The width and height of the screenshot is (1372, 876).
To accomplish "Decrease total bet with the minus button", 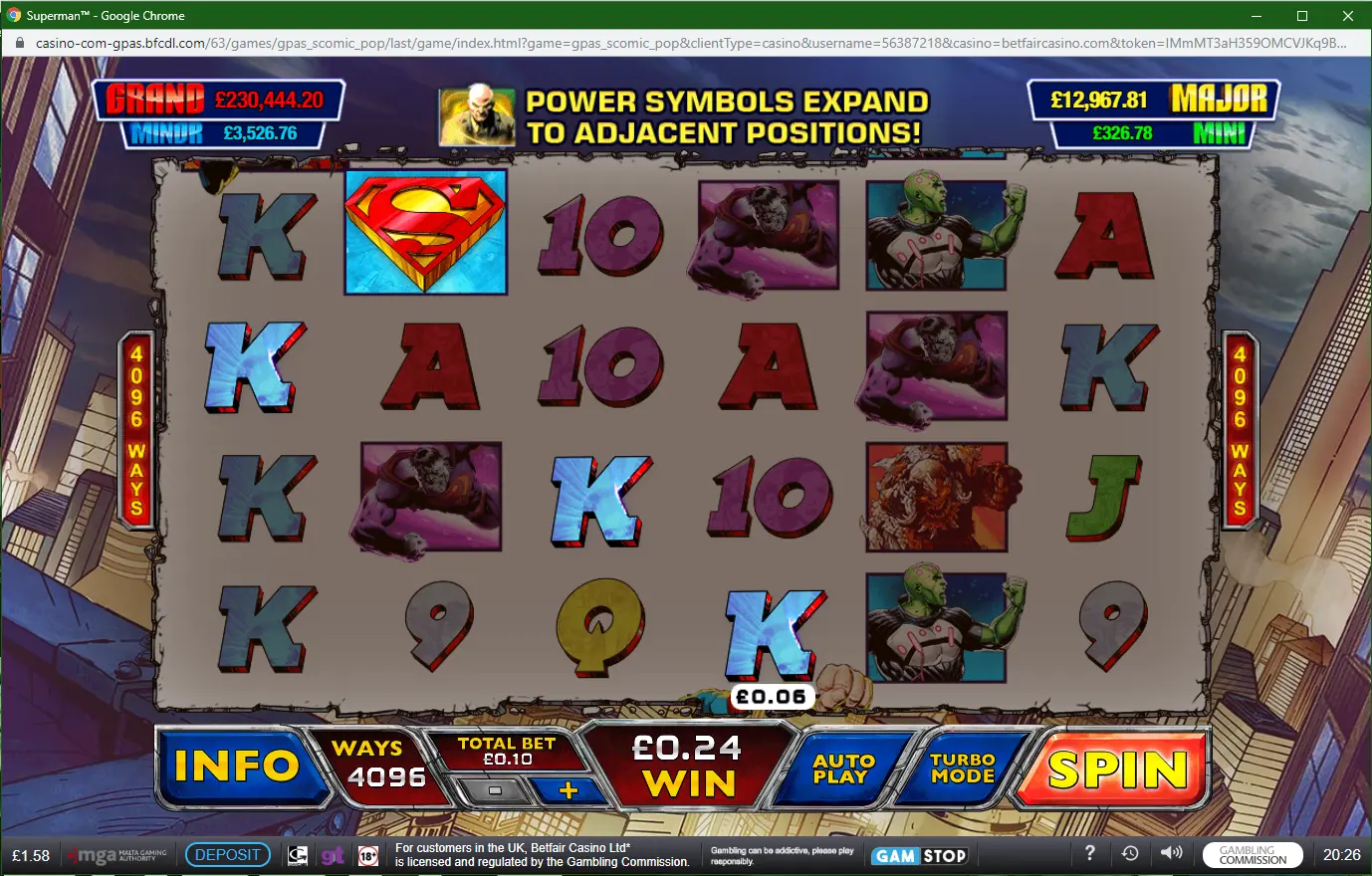I will 495,790.
